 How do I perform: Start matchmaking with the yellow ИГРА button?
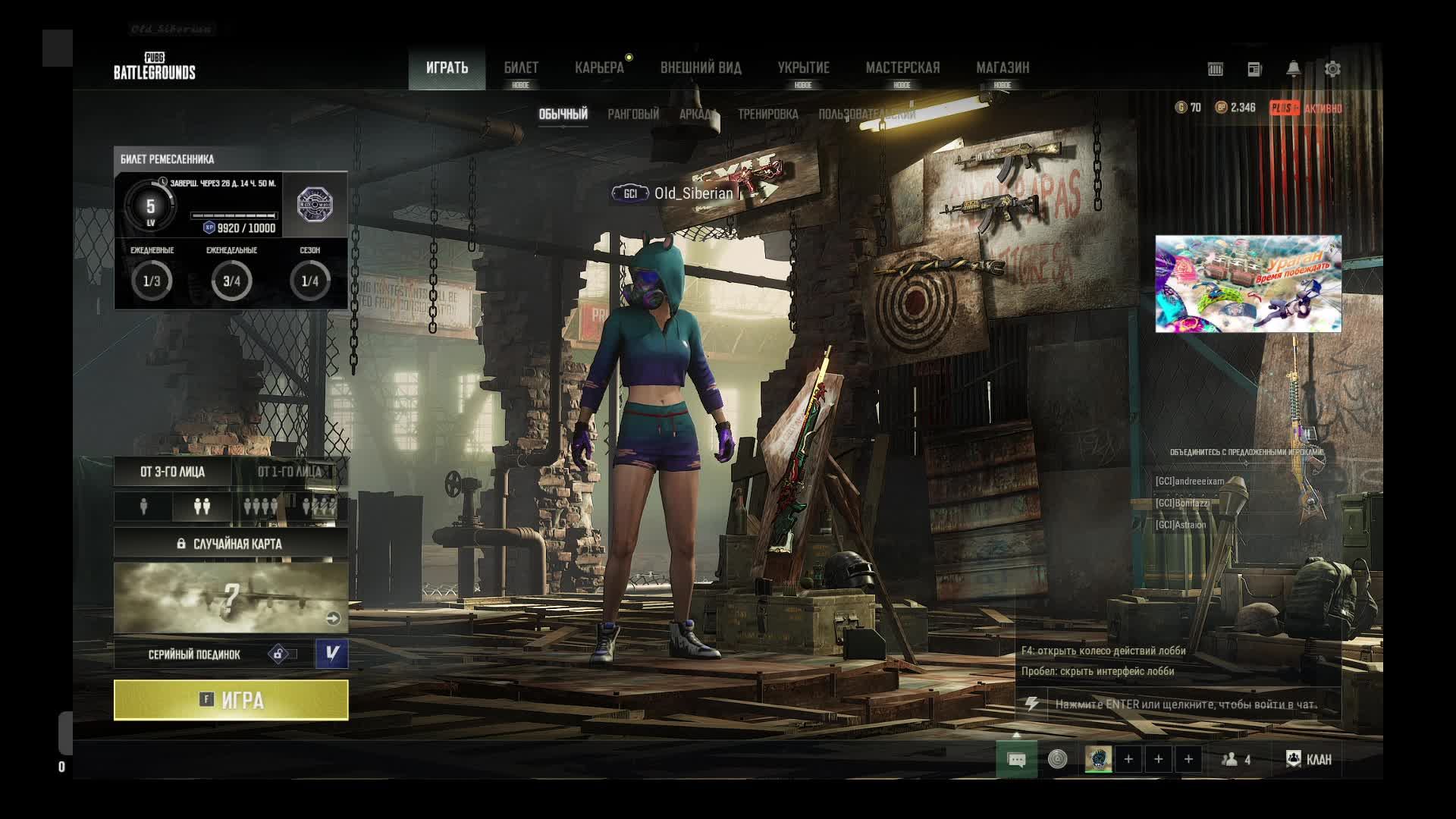coord(231,699)
